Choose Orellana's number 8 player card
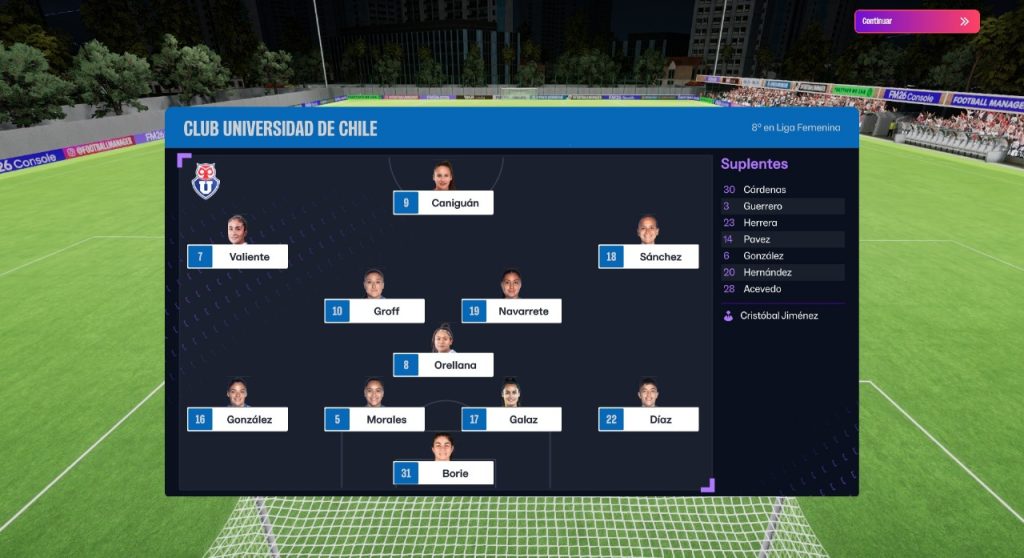 coord(443,365)
